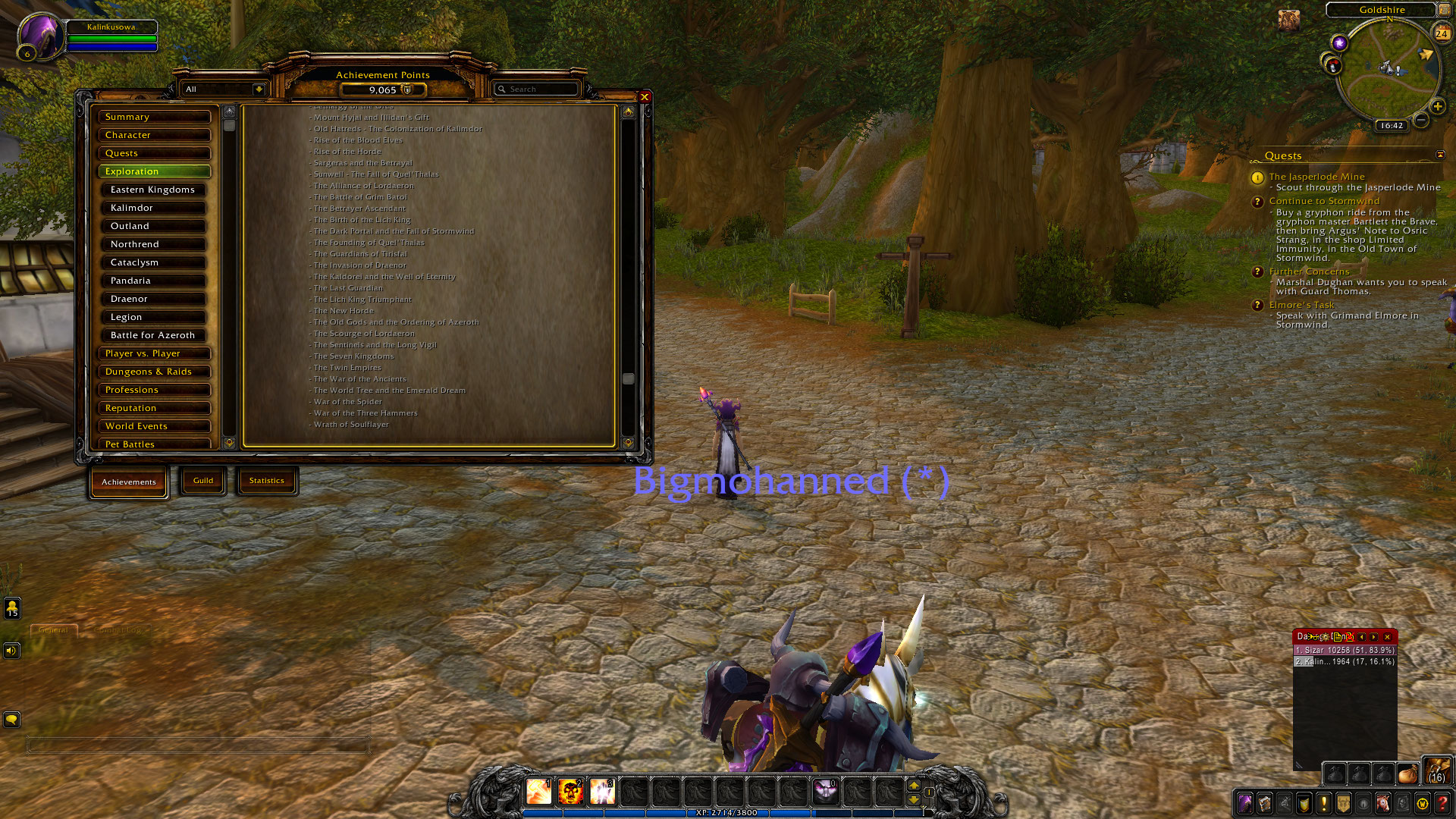Open the Shop via the gold WoW token icon
Image resolution: width=1456 pixels, height=819 pixels.
pyautogui.click(x=1421, y=804)
